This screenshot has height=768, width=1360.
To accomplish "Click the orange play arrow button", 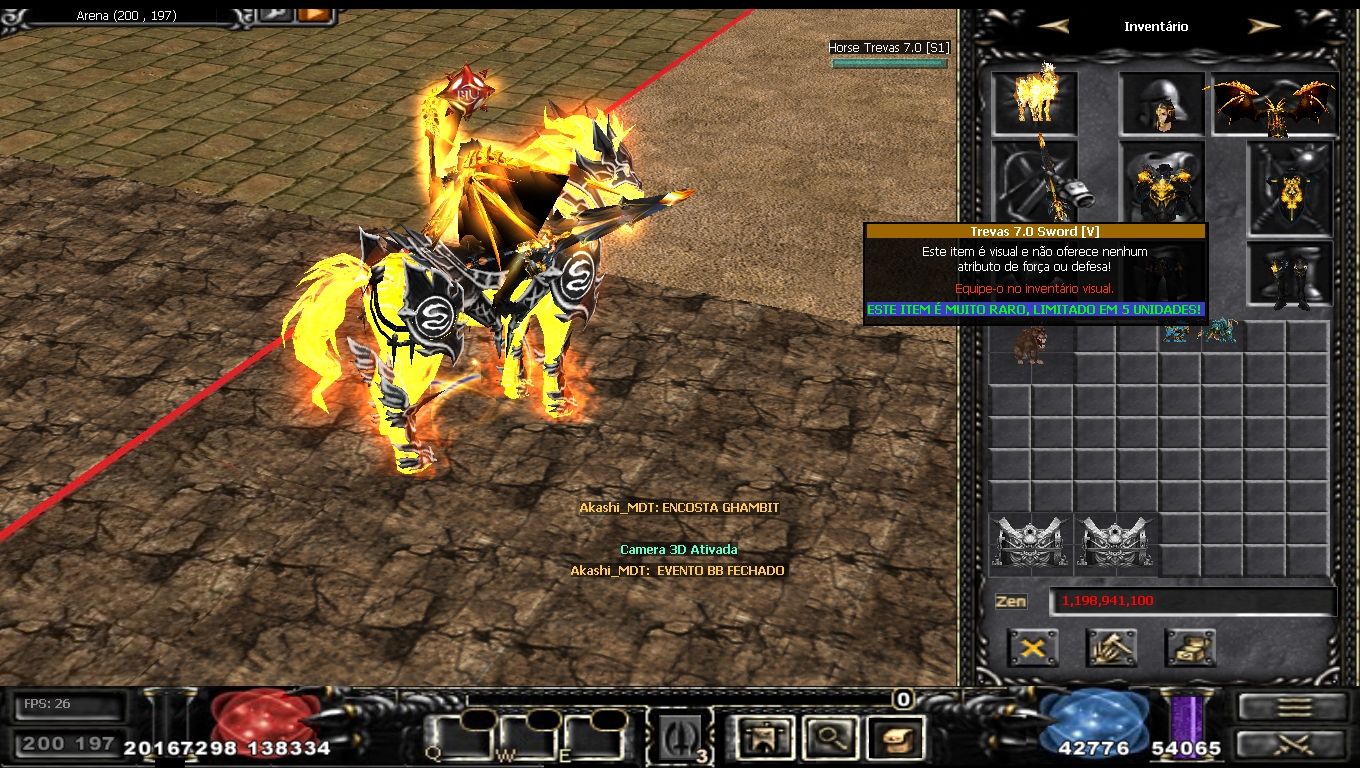I will point(313,14).
